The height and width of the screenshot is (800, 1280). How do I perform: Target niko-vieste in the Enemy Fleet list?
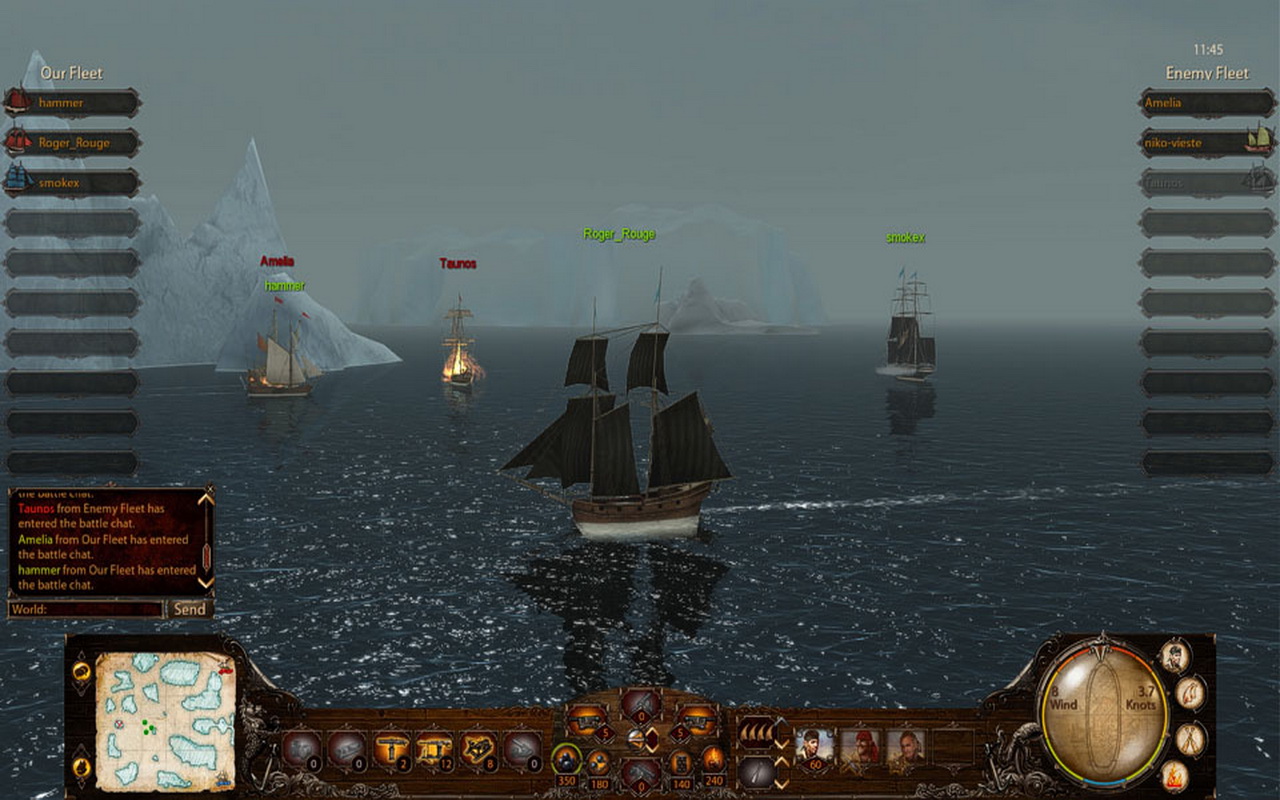point(1206,143)
